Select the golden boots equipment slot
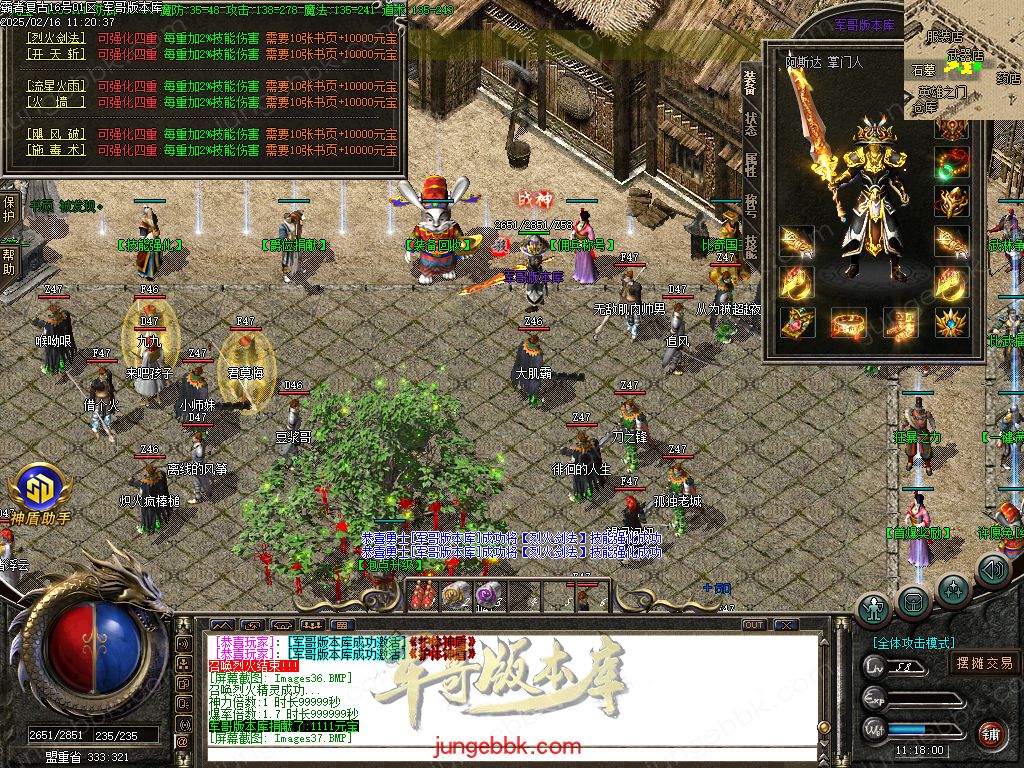The width and height of the screenshot is (1024, 768). click(900, 322)
